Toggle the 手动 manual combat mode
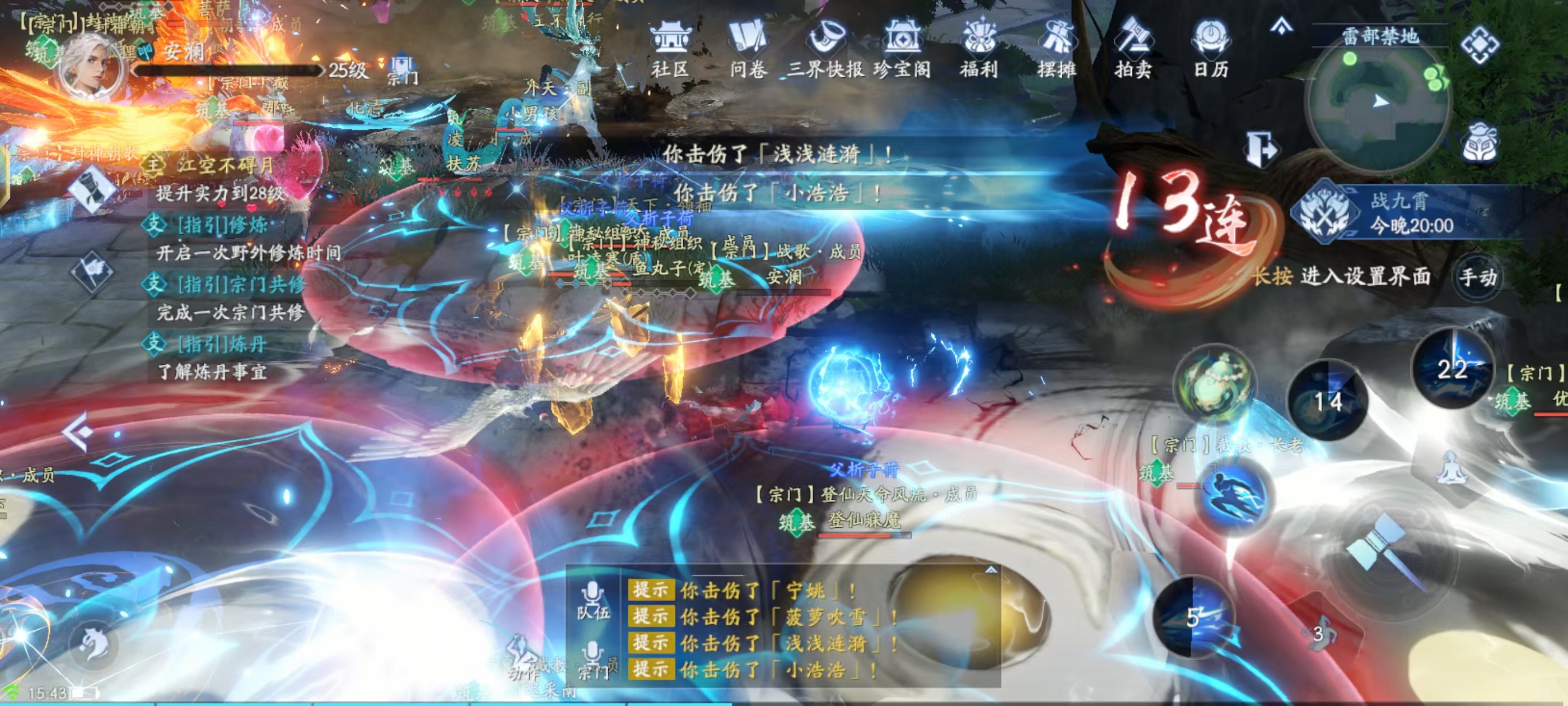The width and height of the screenshot is (1568, 706). [1478, 278]
